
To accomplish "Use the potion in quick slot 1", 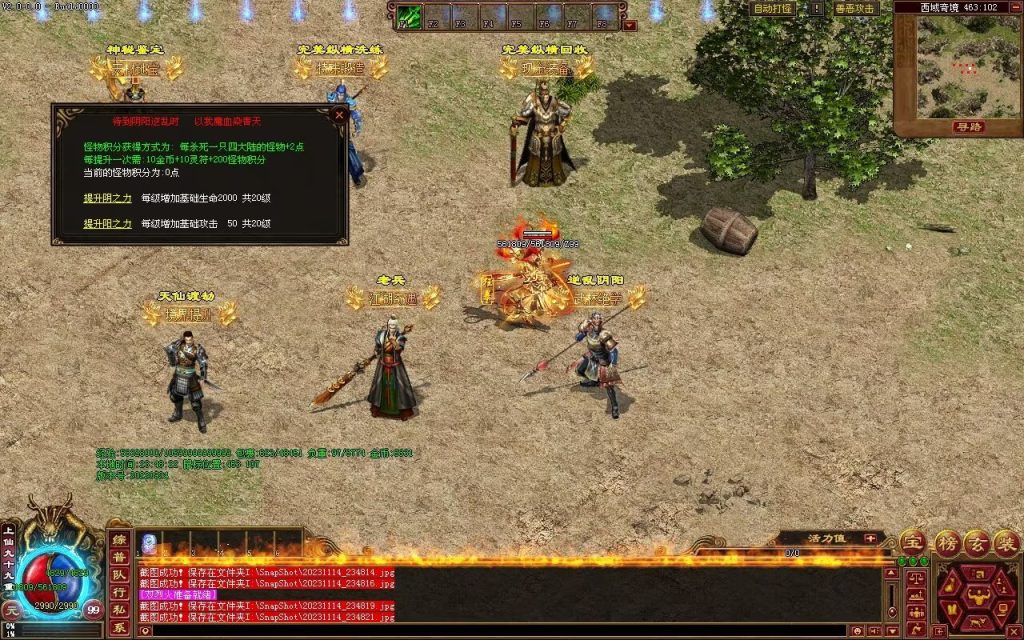I will point(148,543).
